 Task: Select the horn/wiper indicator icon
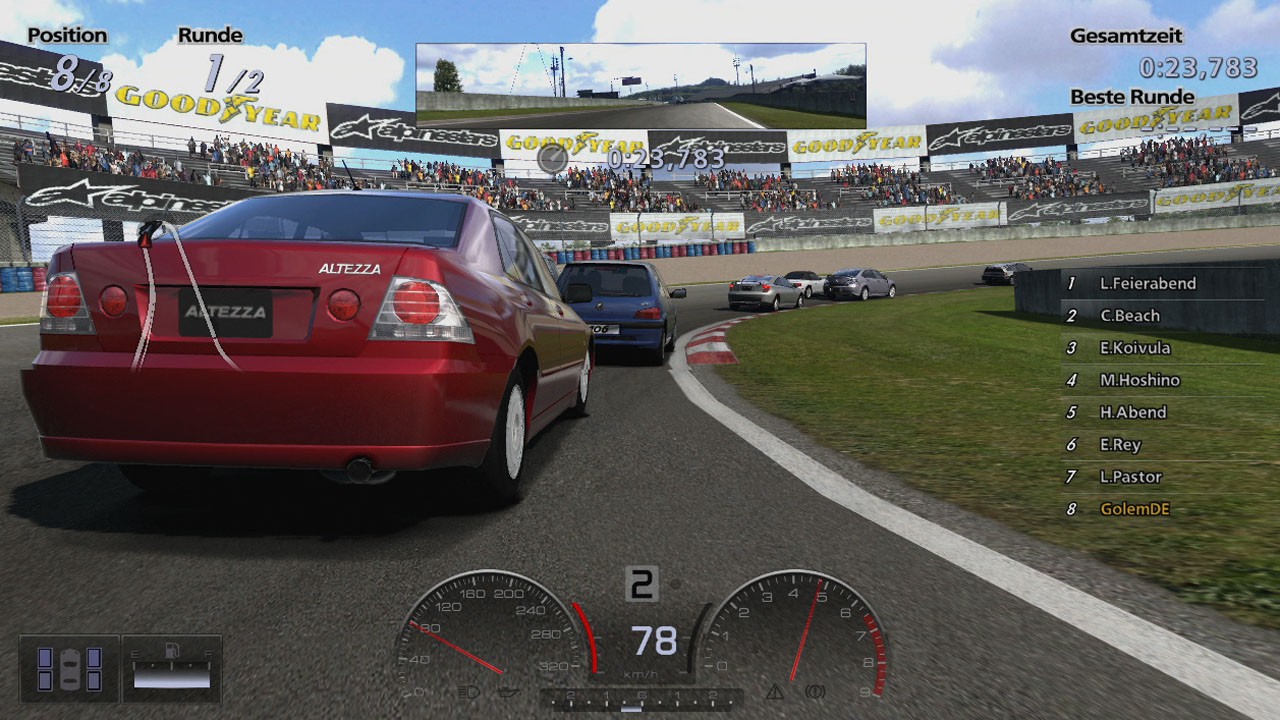coord(511,690)
